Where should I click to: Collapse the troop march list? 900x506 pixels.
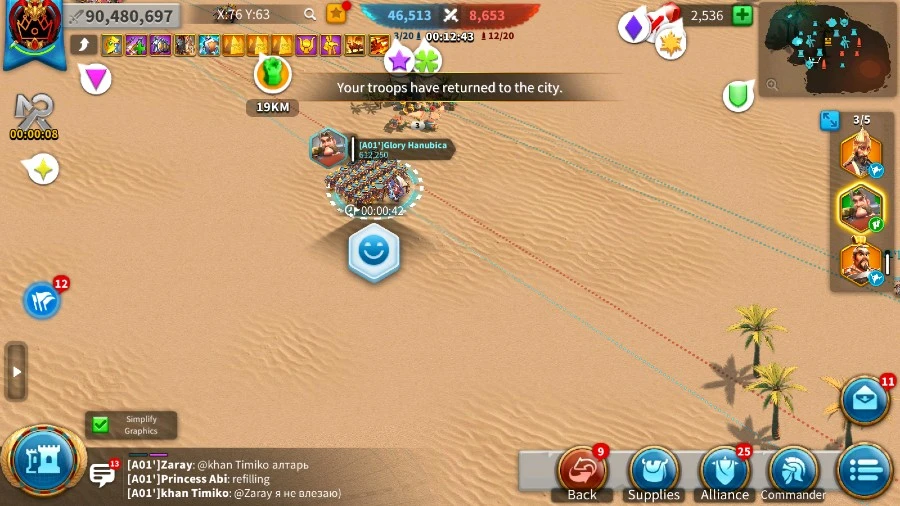[830, 120]
